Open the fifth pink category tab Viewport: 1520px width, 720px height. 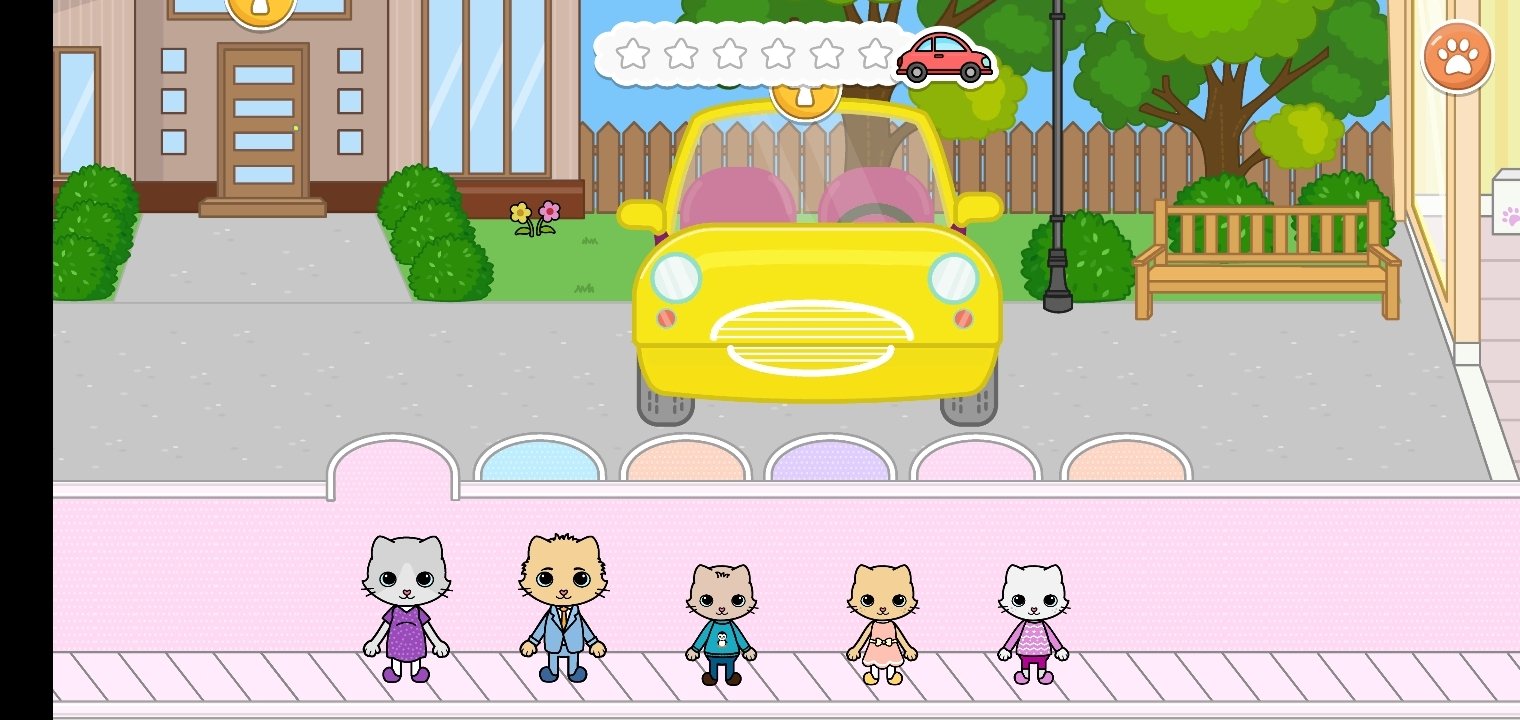pyautogui.click(x=975, y=462)
